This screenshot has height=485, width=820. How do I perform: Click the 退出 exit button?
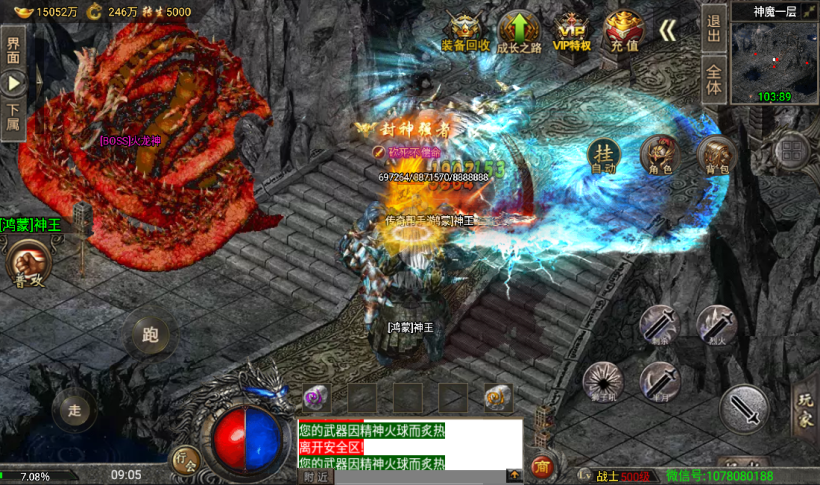pyautogui.click(x=713, y=27)
